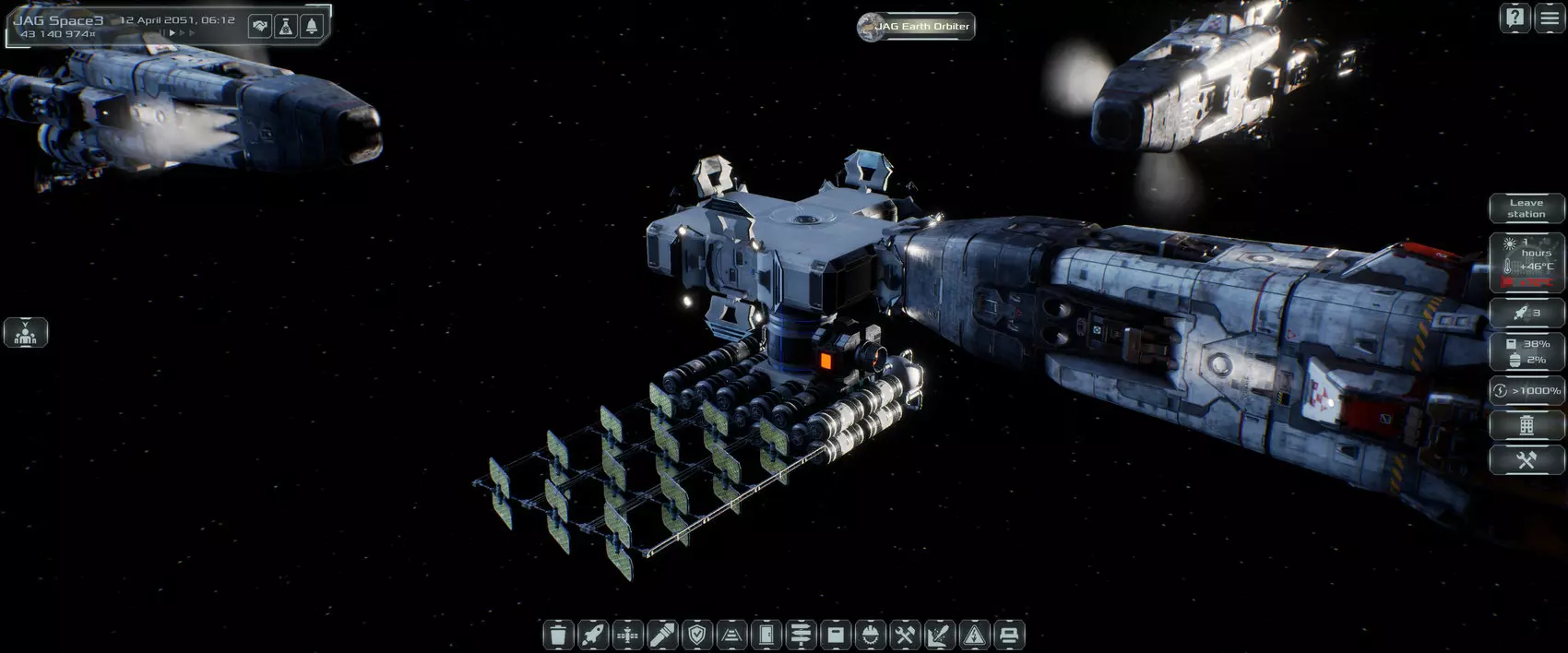Open the building icon panel on right

point(1526,425)
